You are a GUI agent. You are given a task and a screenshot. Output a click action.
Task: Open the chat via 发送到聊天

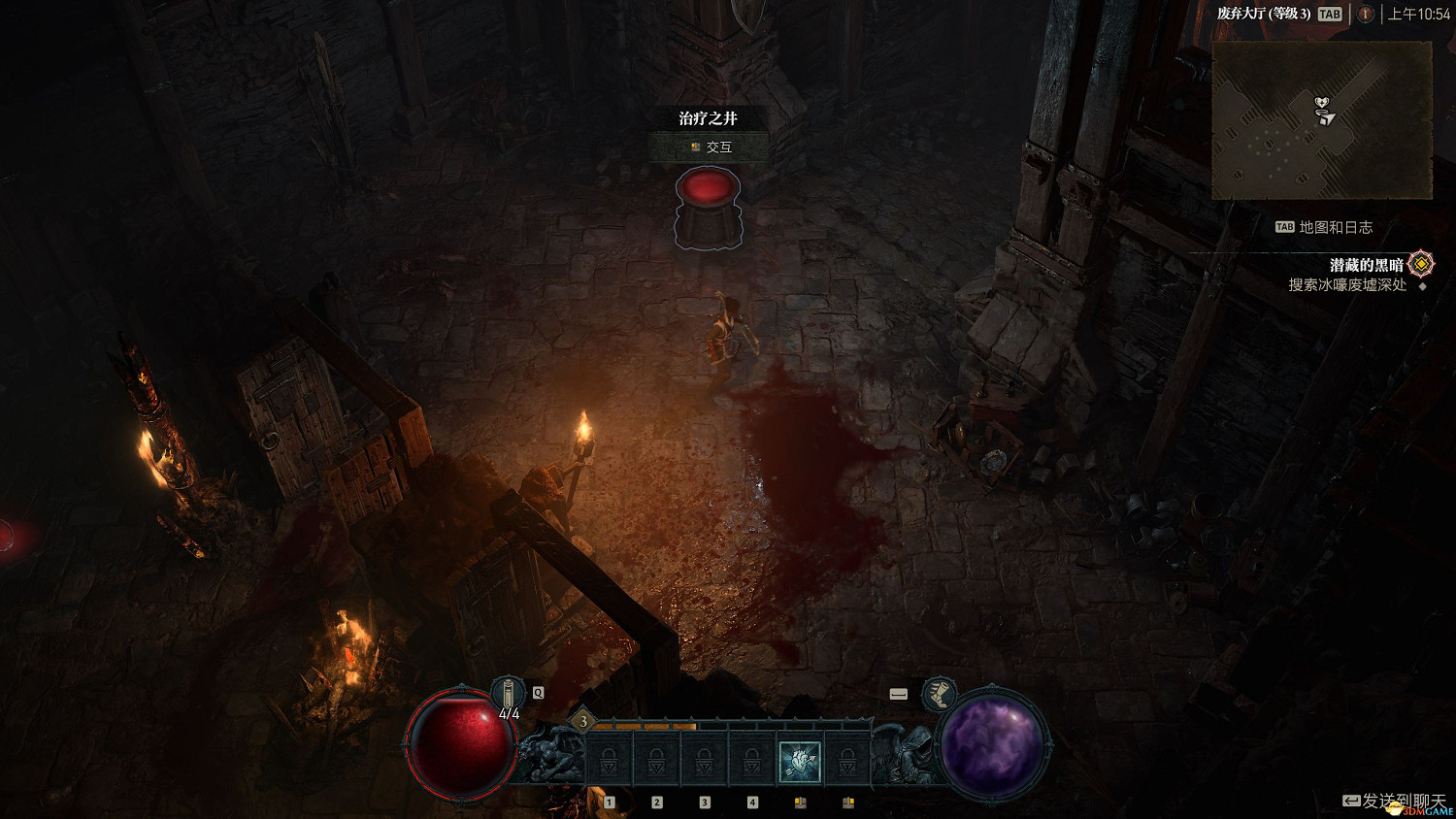click(1395, 801)
